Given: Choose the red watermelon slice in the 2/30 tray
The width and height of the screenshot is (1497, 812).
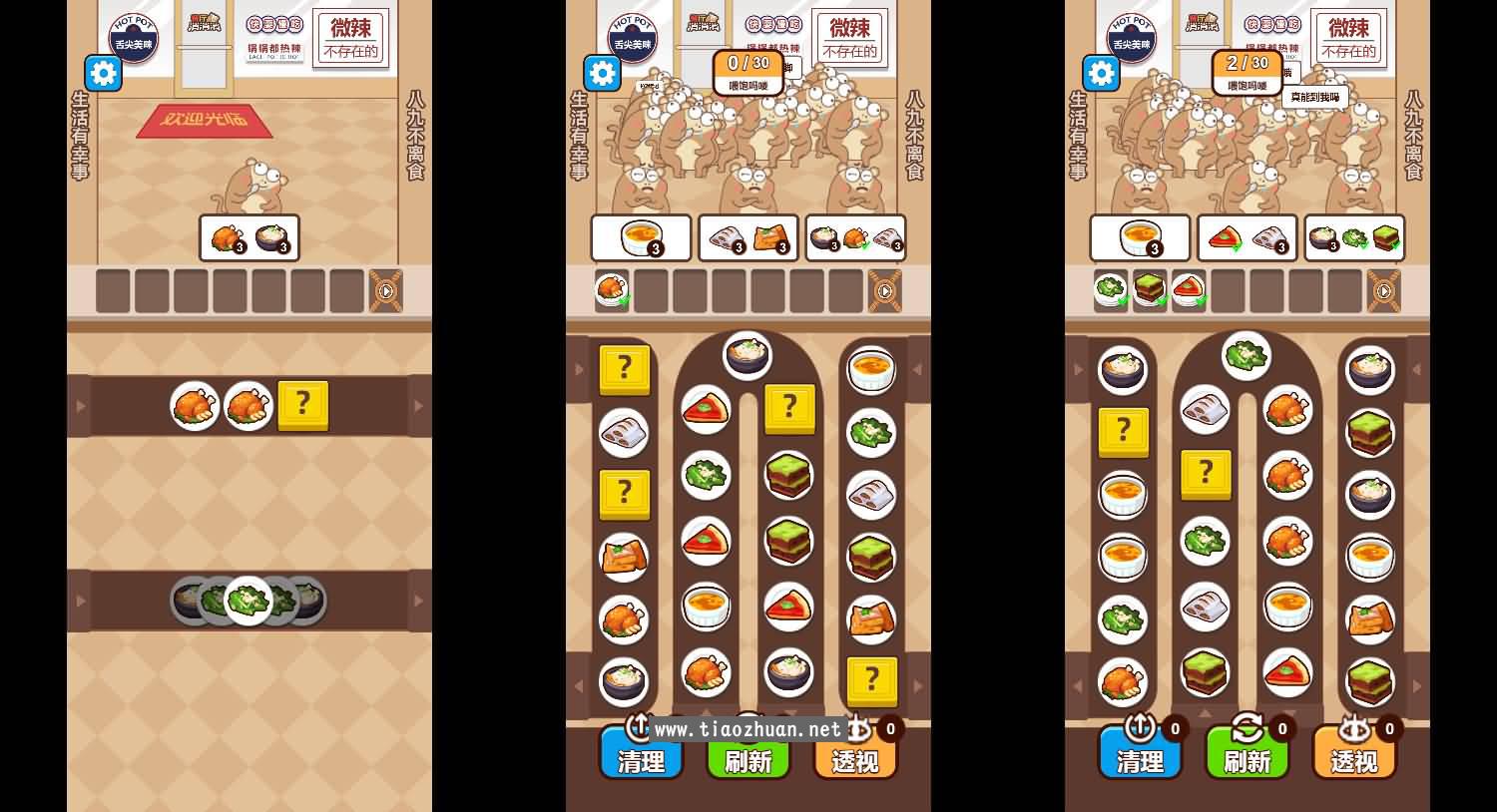Looking at the screenshot, I should pos(1189,290).
